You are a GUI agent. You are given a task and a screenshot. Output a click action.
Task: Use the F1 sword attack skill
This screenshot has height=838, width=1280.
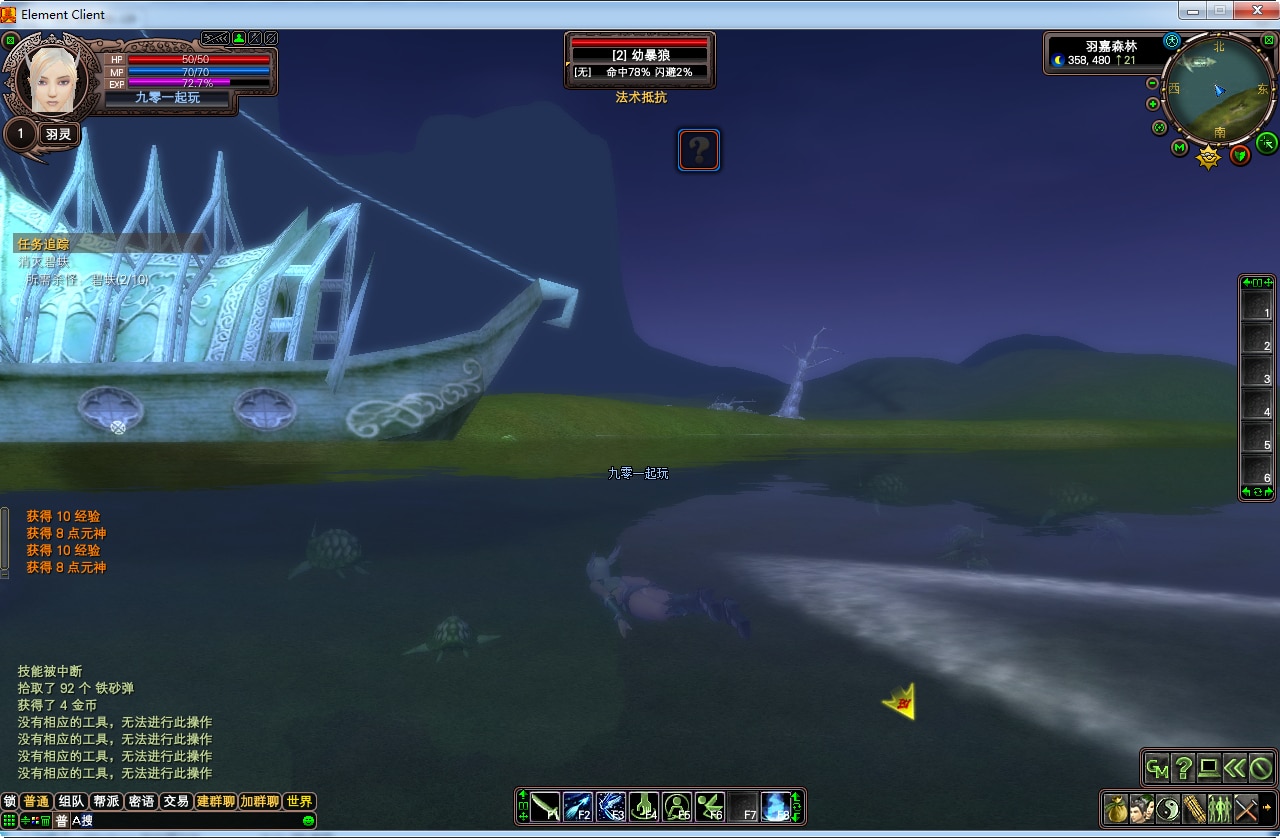pyautogui.click(x=546, y=806)
